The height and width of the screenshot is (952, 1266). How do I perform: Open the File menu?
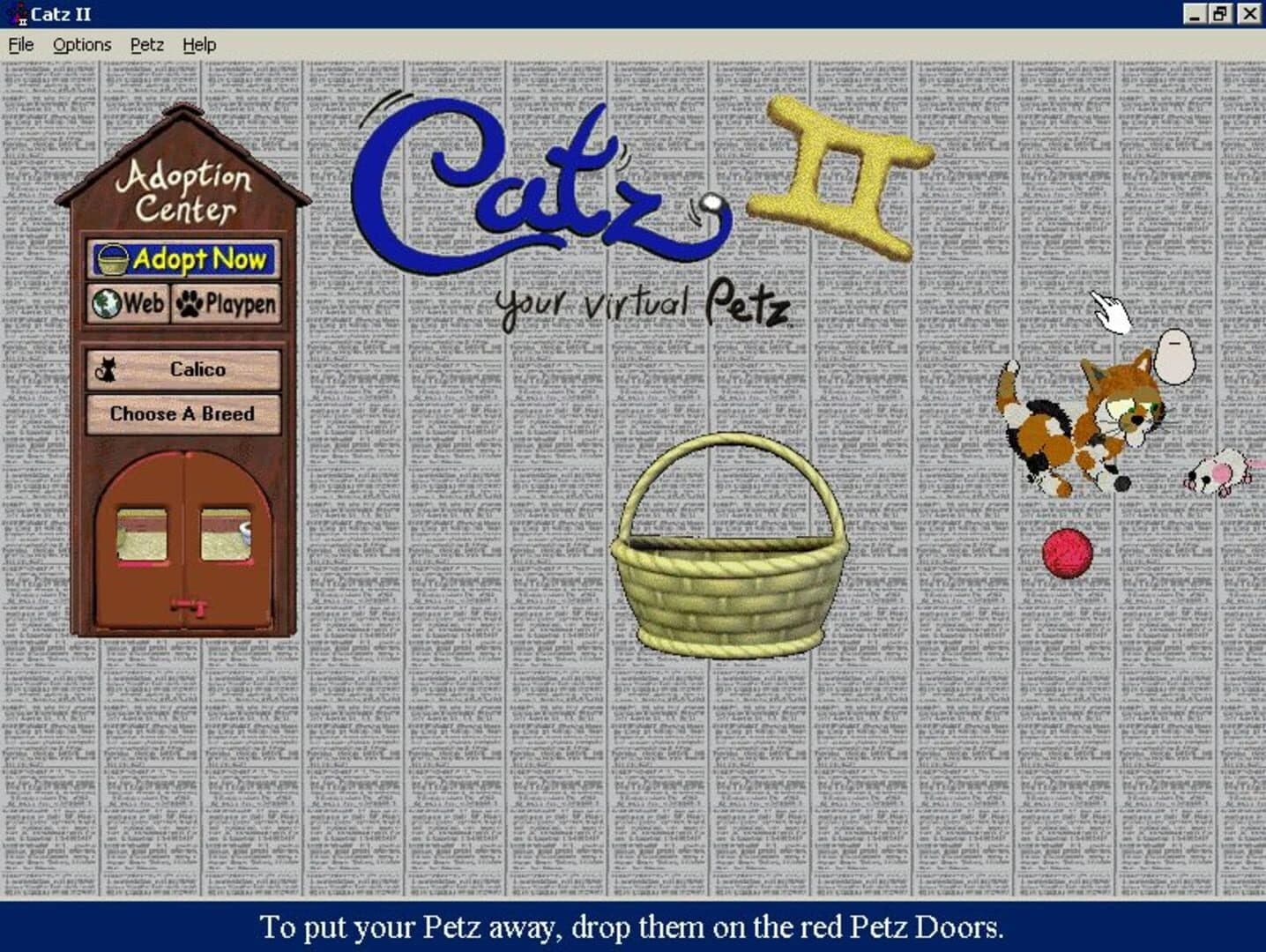19,44
